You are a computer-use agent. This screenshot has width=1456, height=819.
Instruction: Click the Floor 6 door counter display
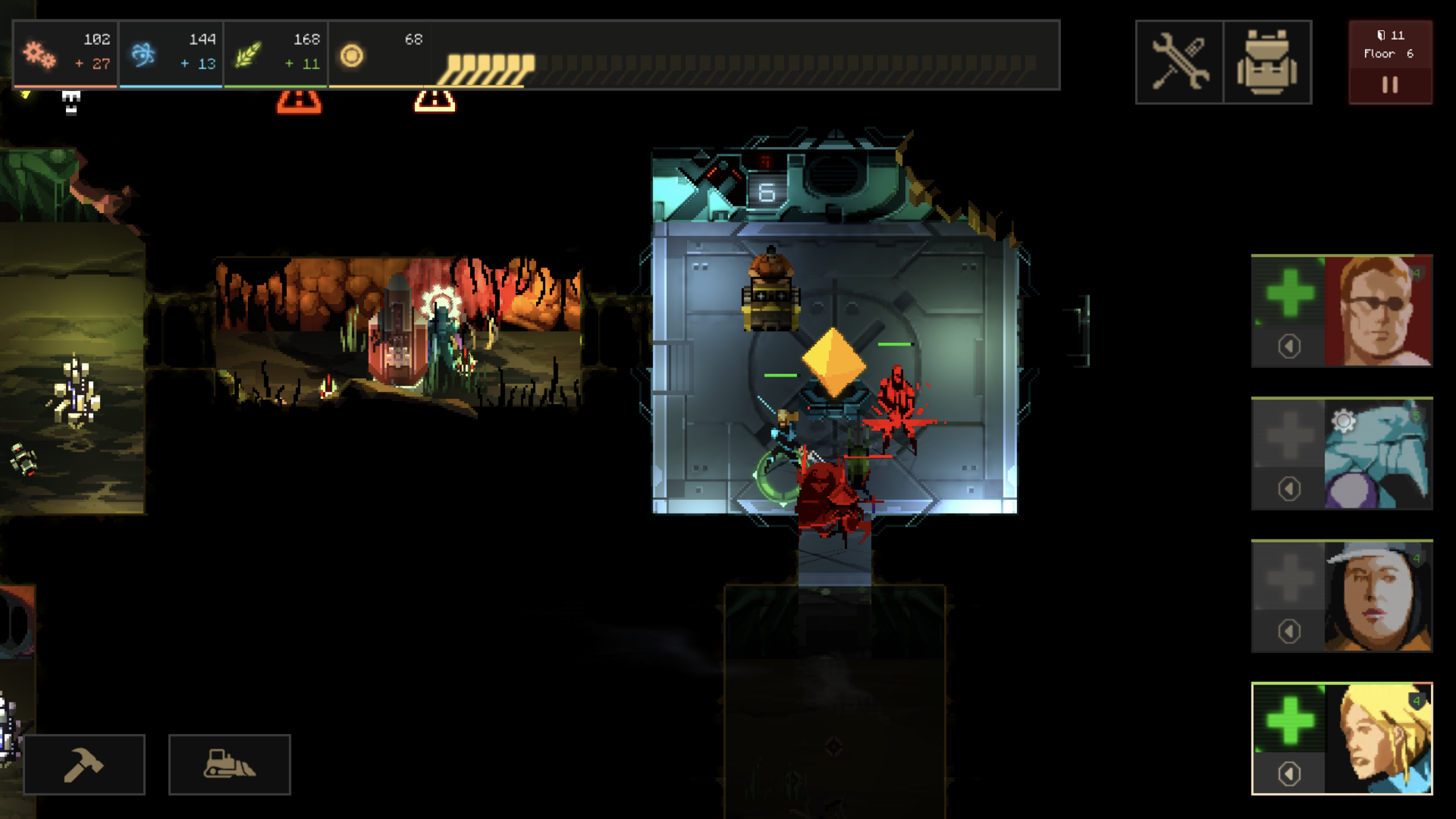(1390, 46)
